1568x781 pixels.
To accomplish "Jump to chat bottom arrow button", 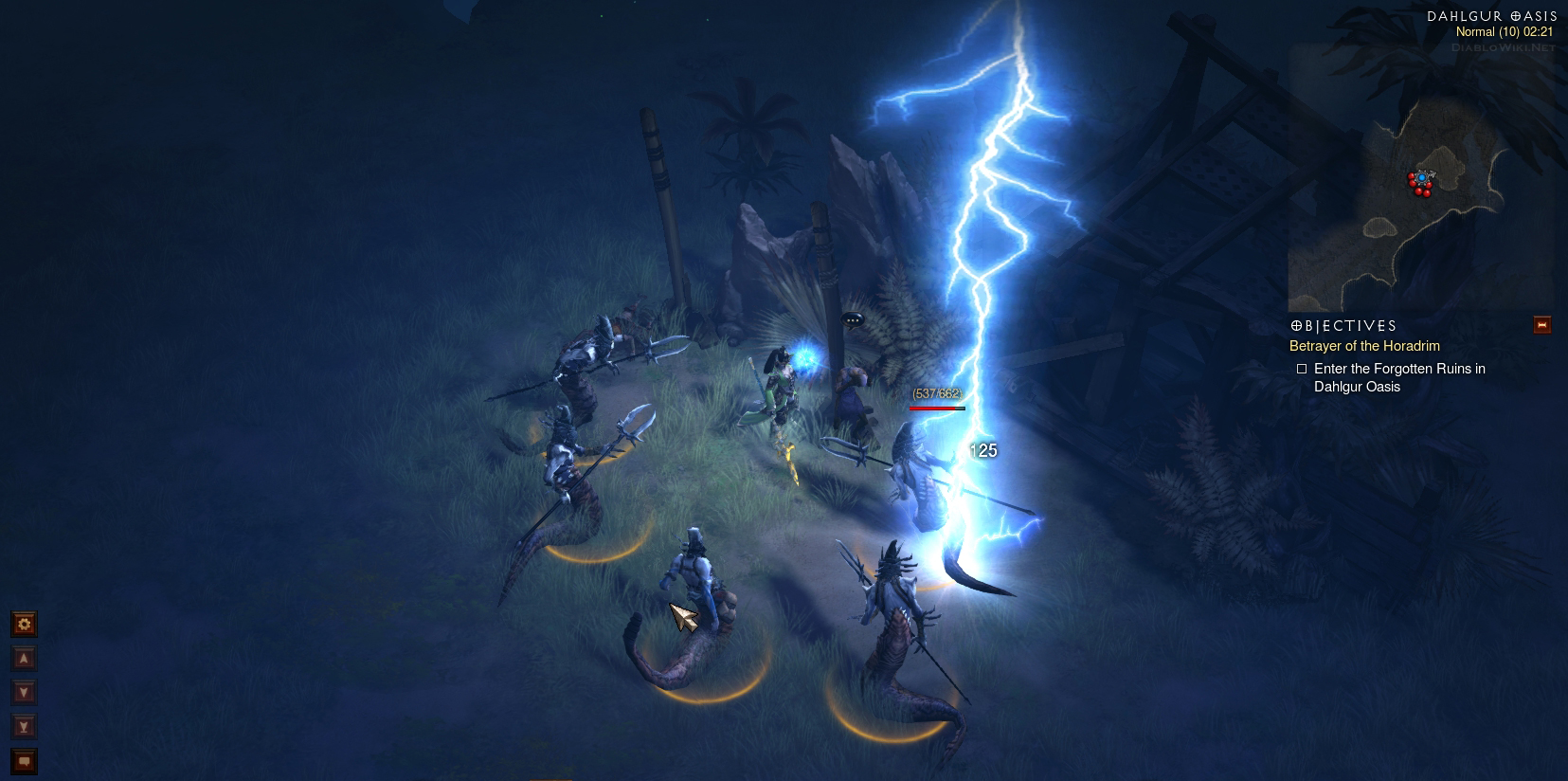I will coord(24,727).
